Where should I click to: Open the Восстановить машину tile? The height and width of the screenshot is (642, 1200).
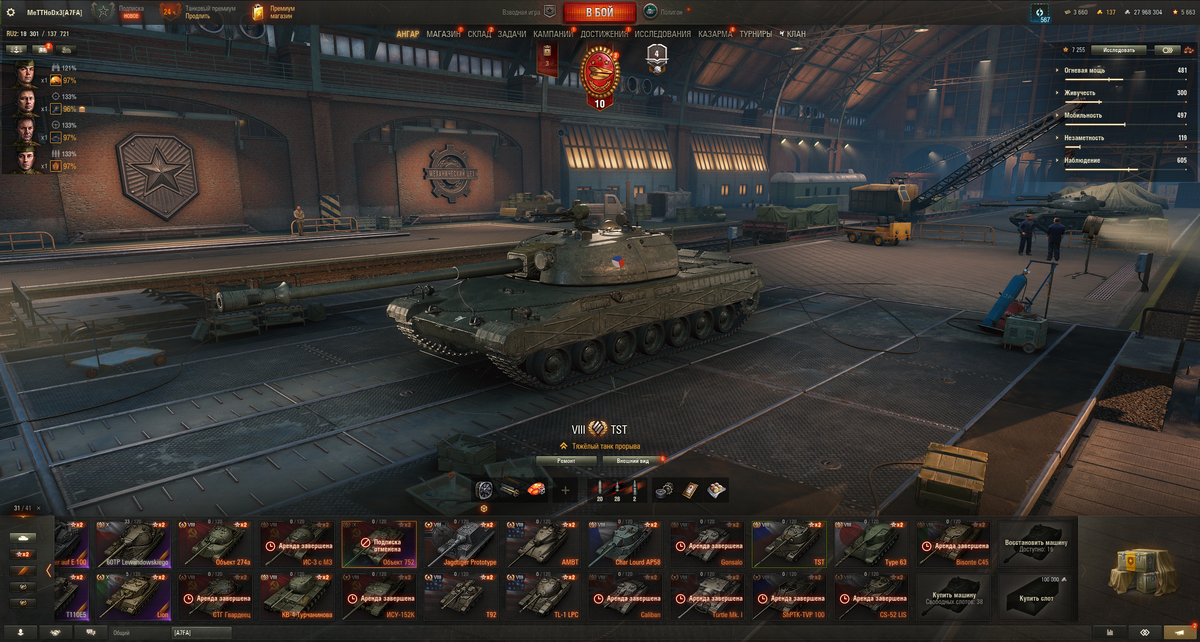(1036, 544)
